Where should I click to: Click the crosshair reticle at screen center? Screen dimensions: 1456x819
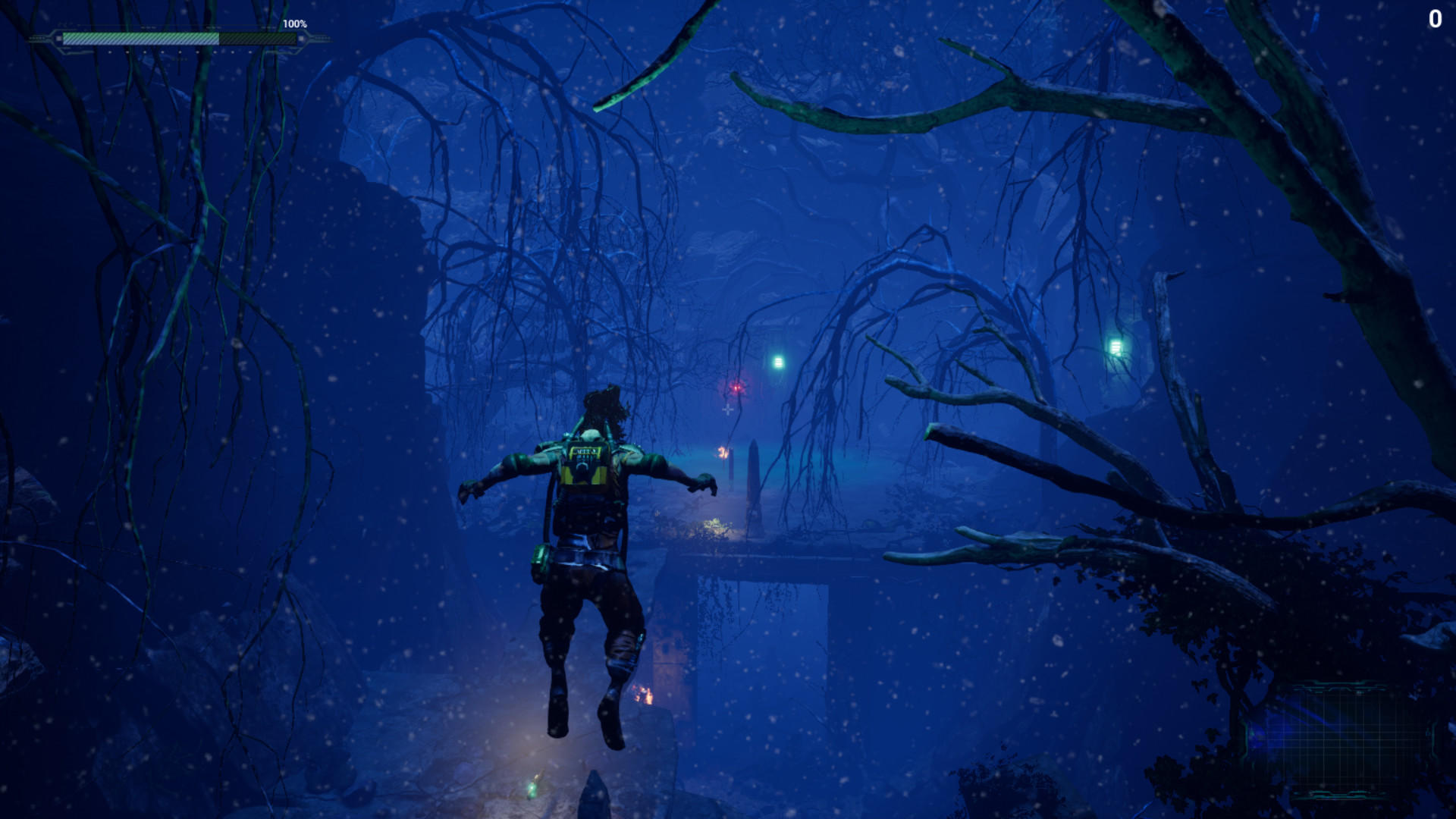coord(728,409)
